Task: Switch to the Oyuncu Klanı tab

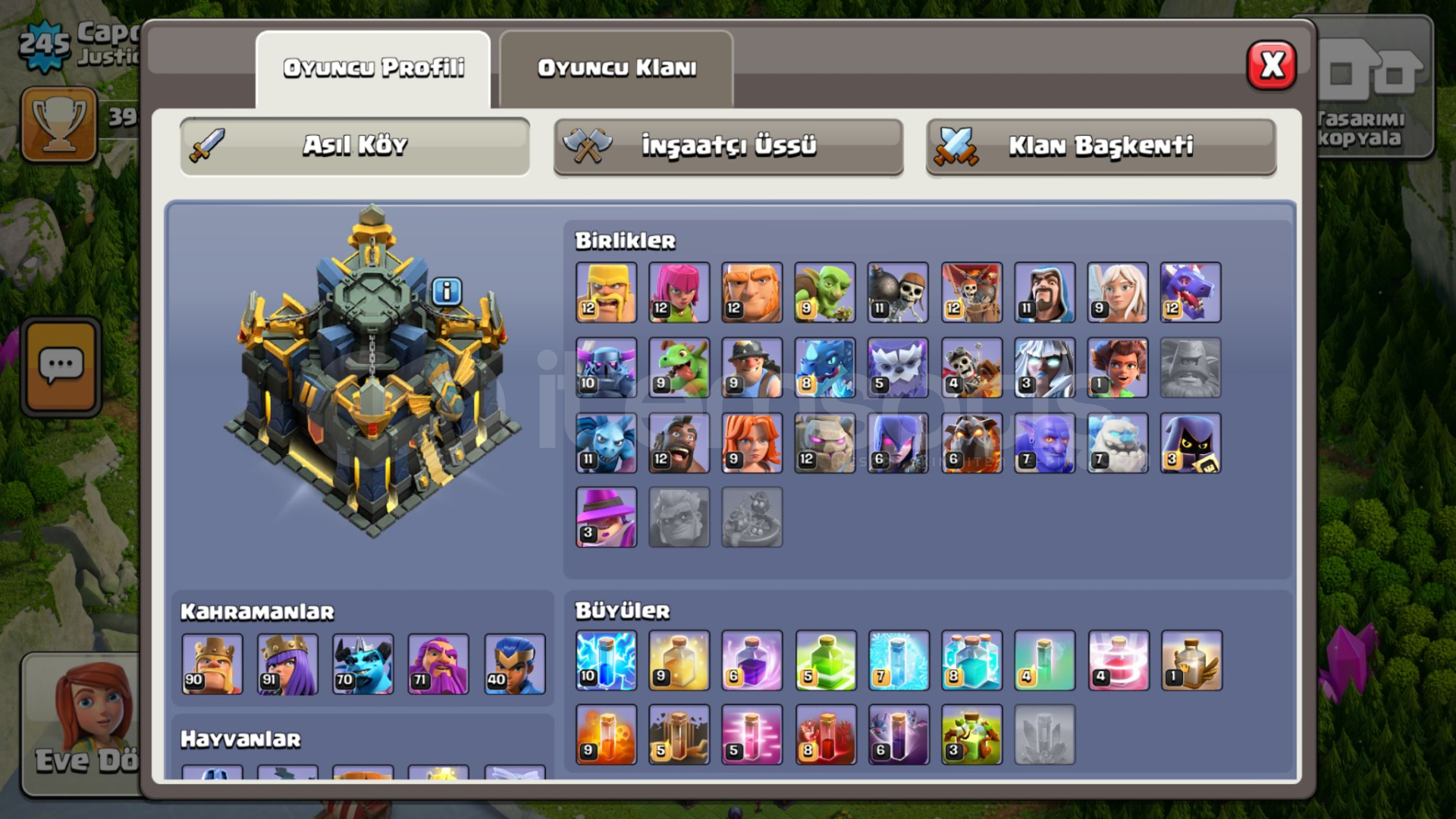Action: click(x=616, y=68)
